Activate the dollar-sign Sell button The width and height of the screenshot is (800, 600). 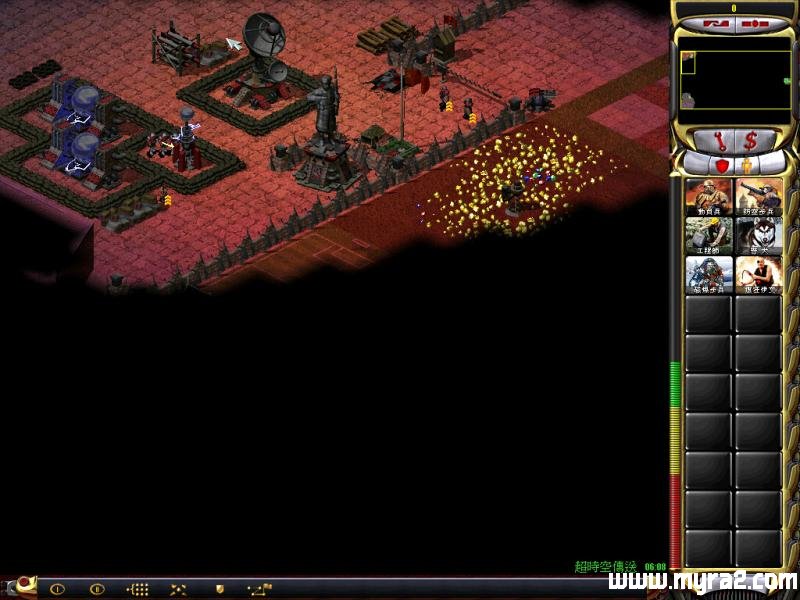[750, 139]
